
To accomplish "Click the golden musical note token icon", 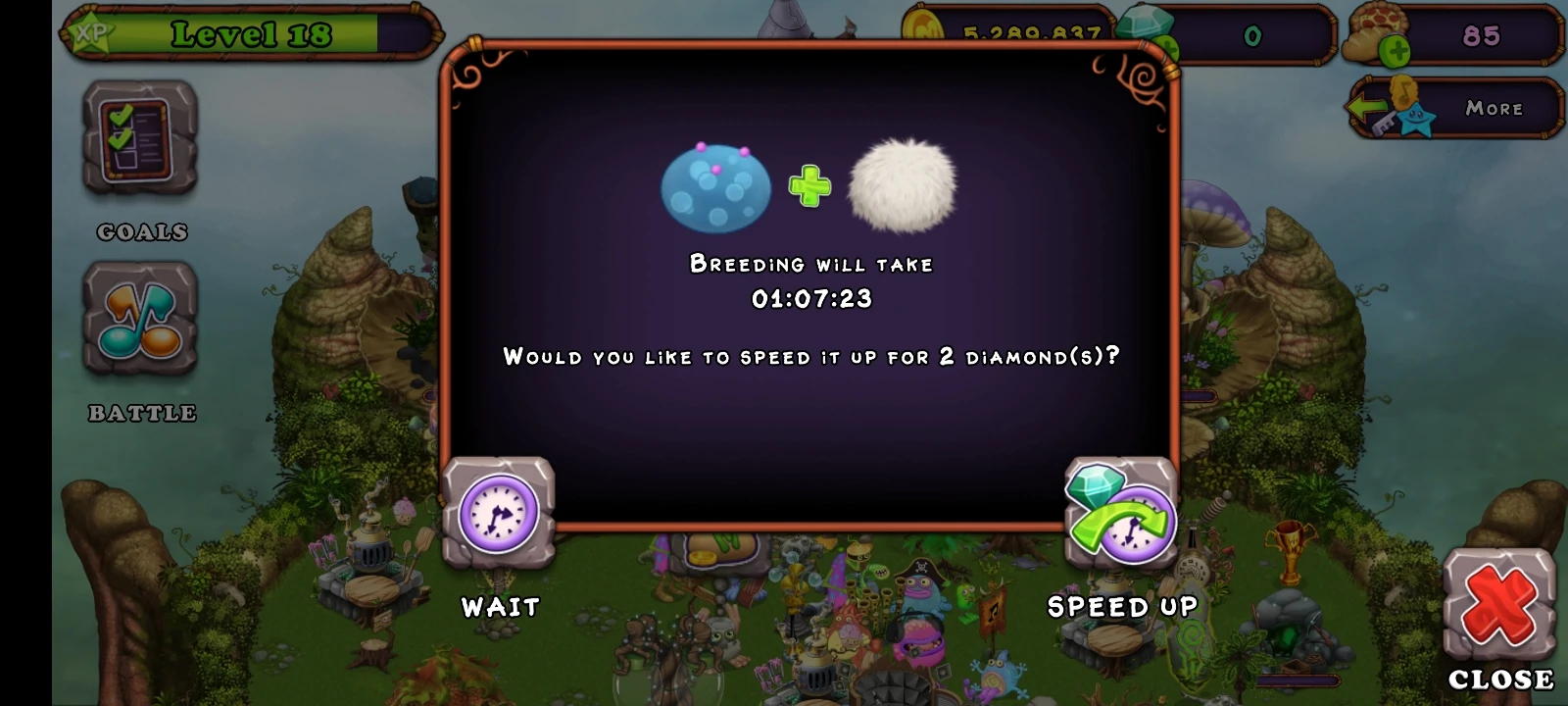I will coord(1404,93).
